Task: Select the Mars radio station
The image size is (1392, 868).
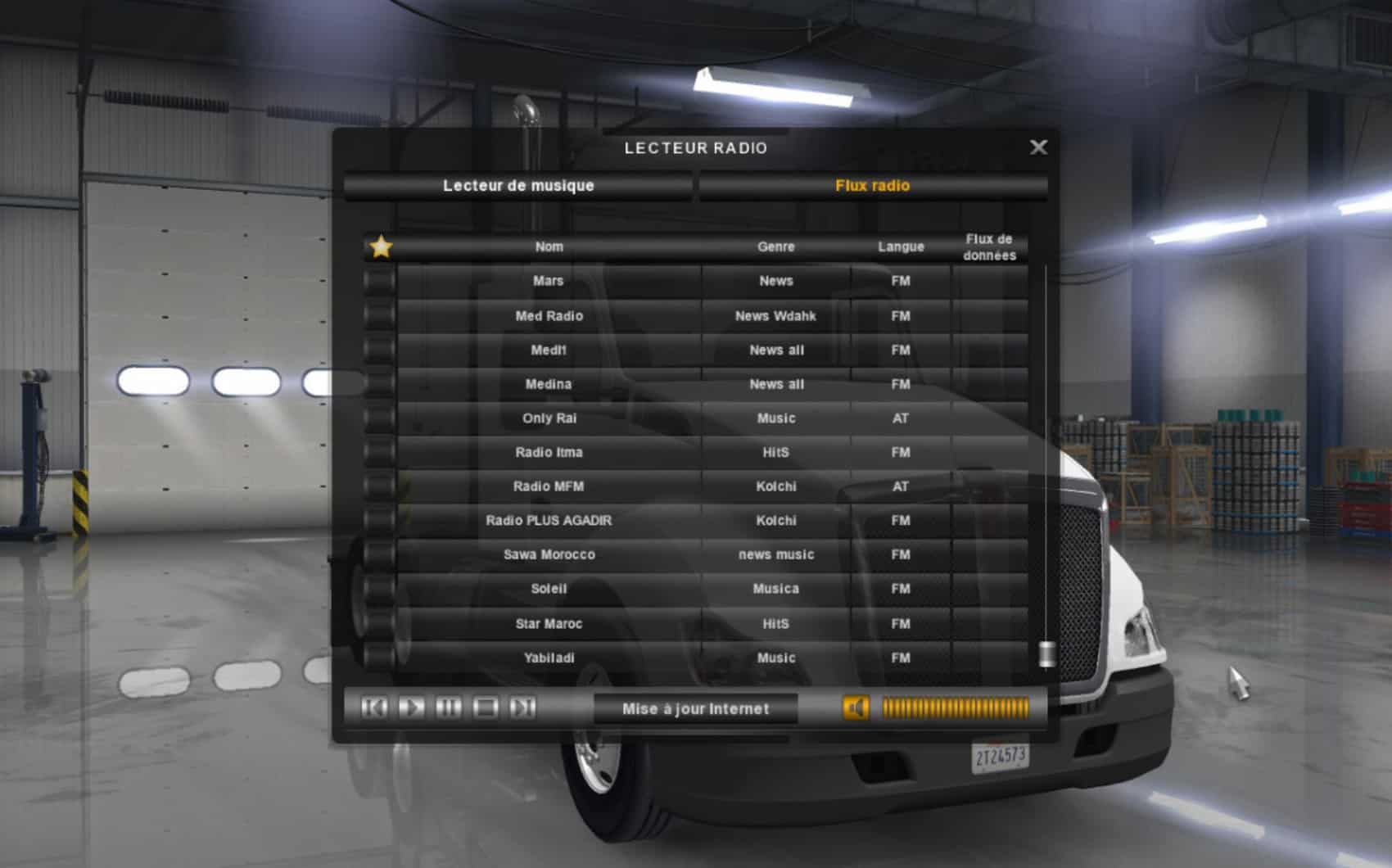Action: [x=549, y=281]
